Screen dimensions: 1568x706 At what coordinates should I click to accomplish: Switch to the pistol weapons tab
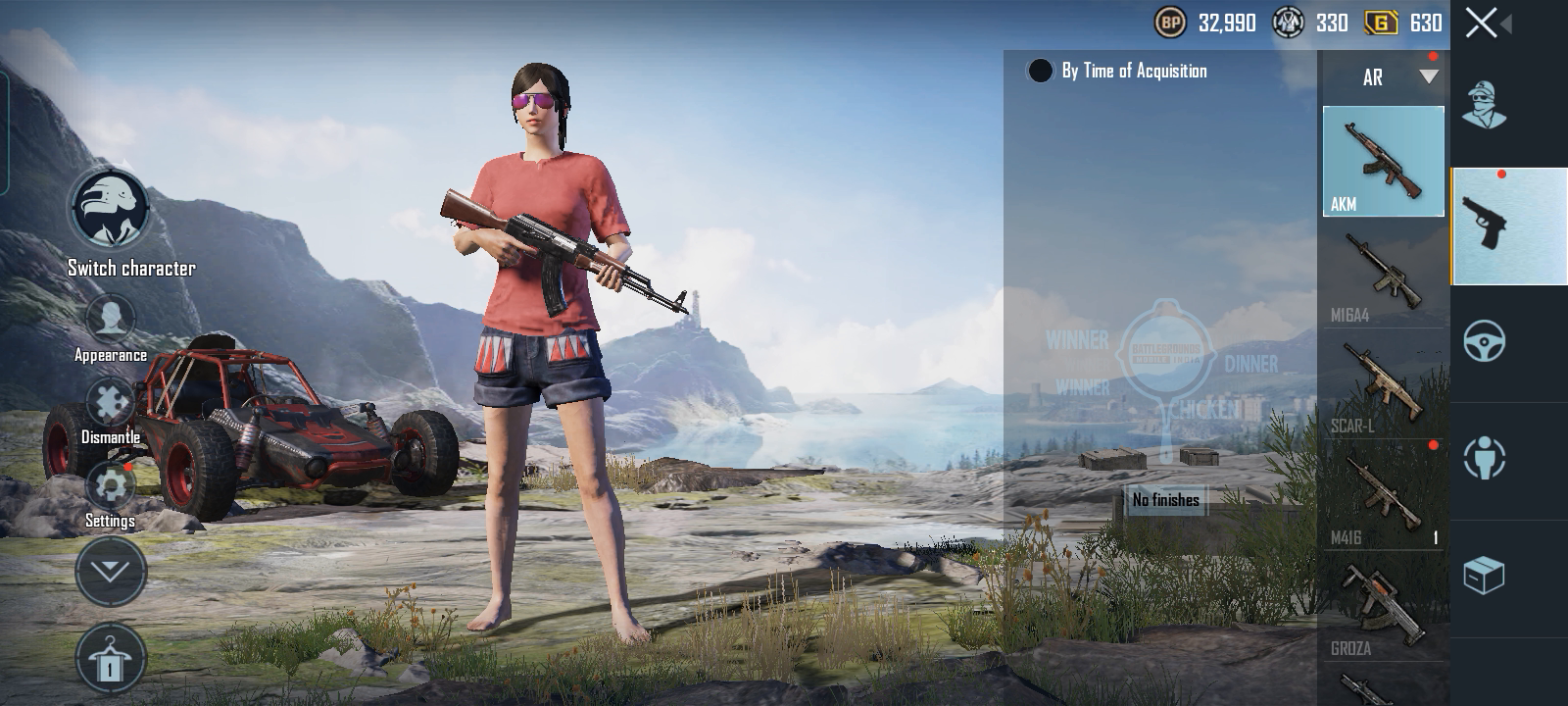tap(1507, 226)
